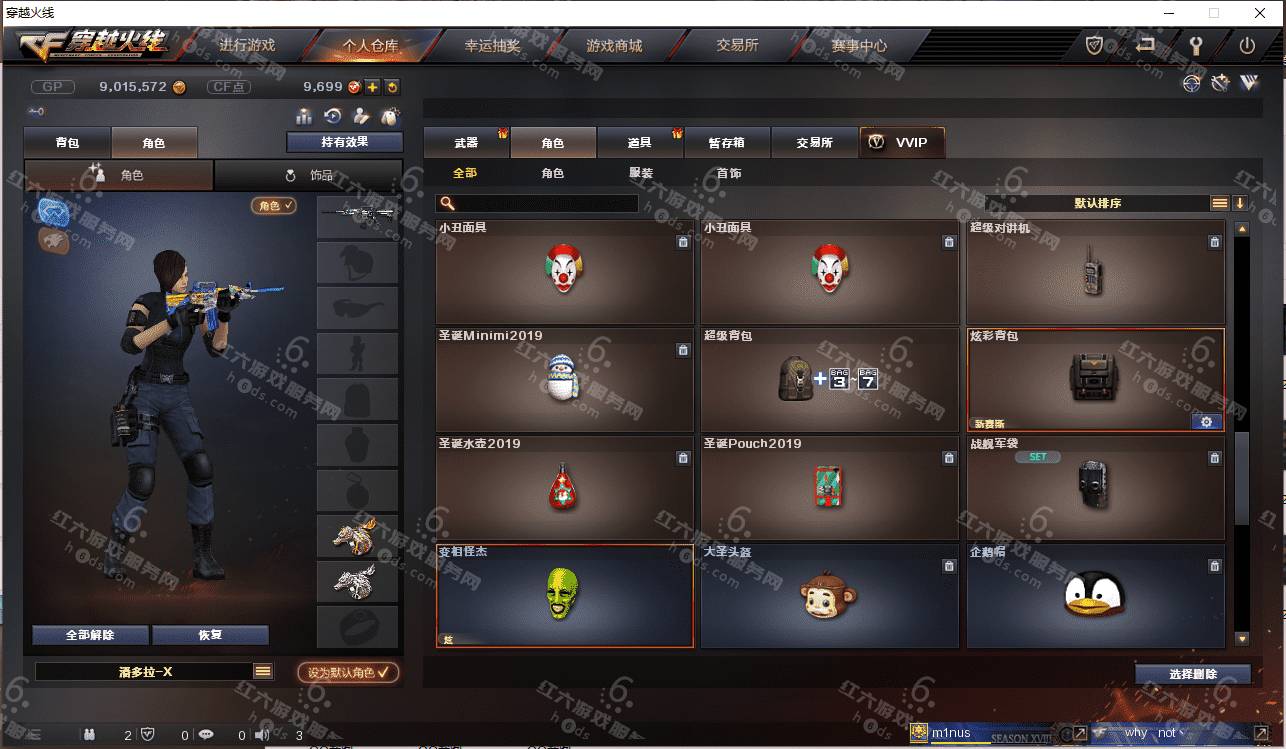Filter by 服装 clothing category
This screenshot has width=1286, height=749.
[641, 174]
